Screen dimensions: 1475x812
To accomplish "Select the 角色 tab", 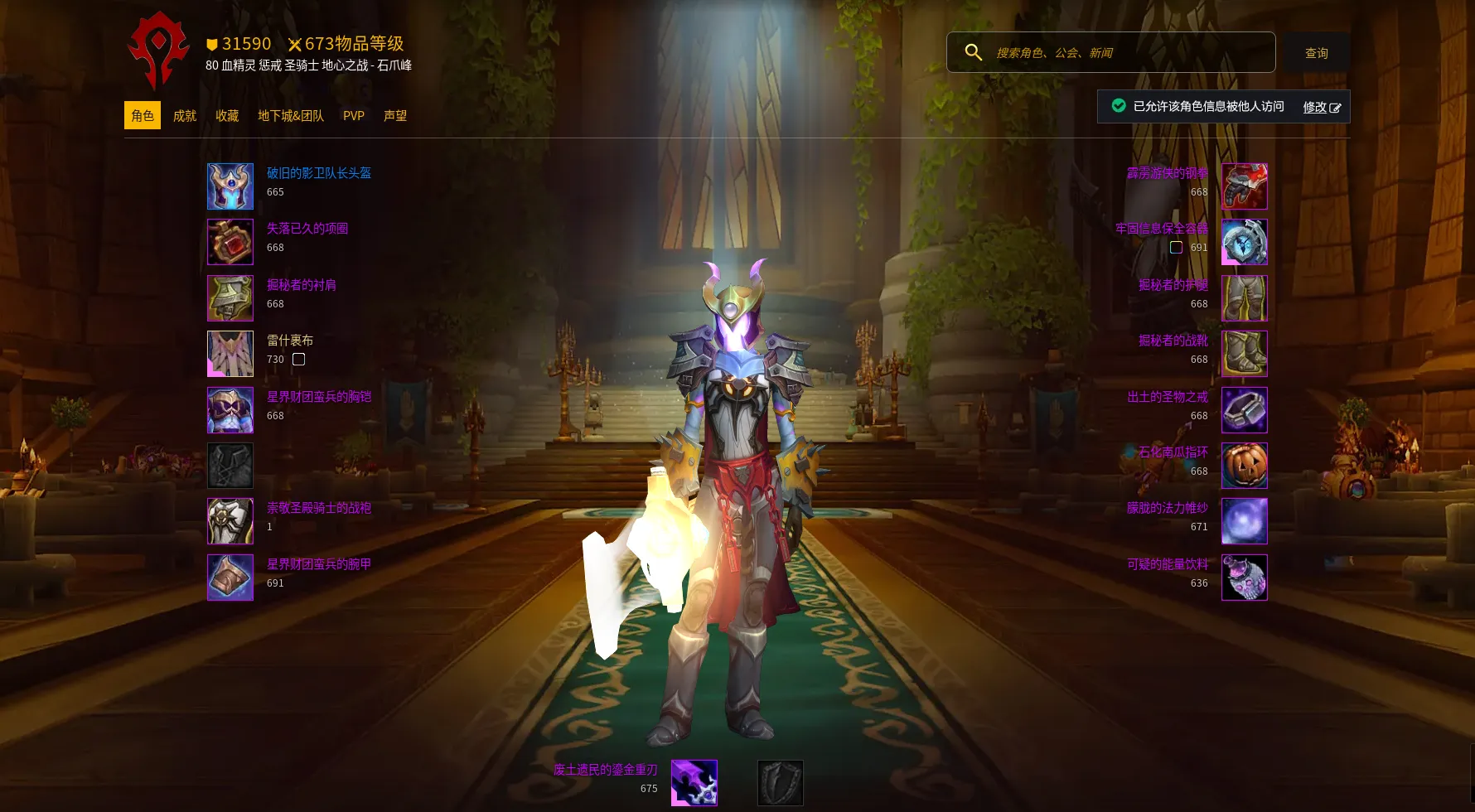I will point(143,116).
